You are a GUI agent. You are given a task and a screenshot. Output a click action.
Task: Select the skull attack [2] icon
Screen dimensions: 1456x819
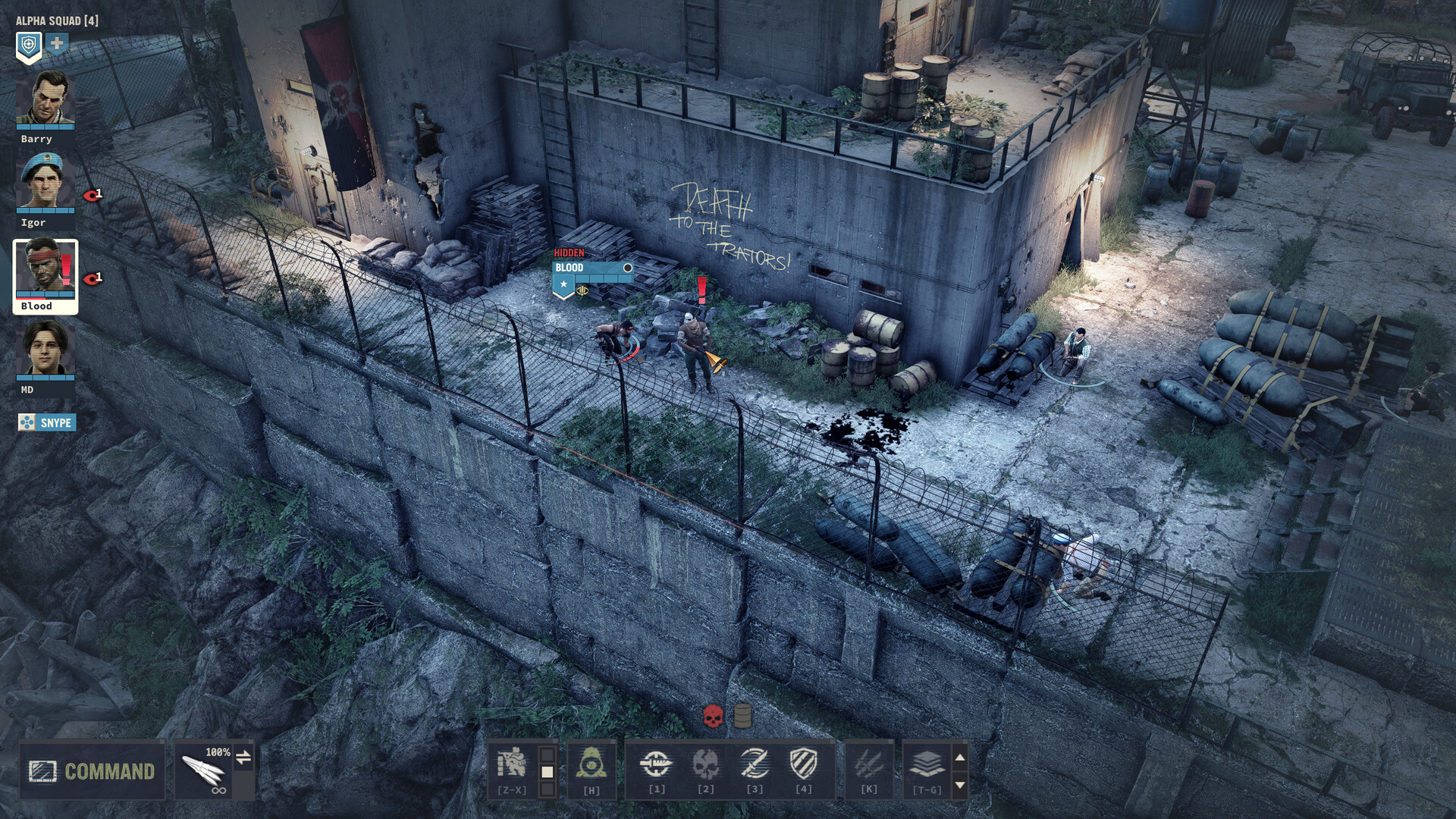(706, 764)
